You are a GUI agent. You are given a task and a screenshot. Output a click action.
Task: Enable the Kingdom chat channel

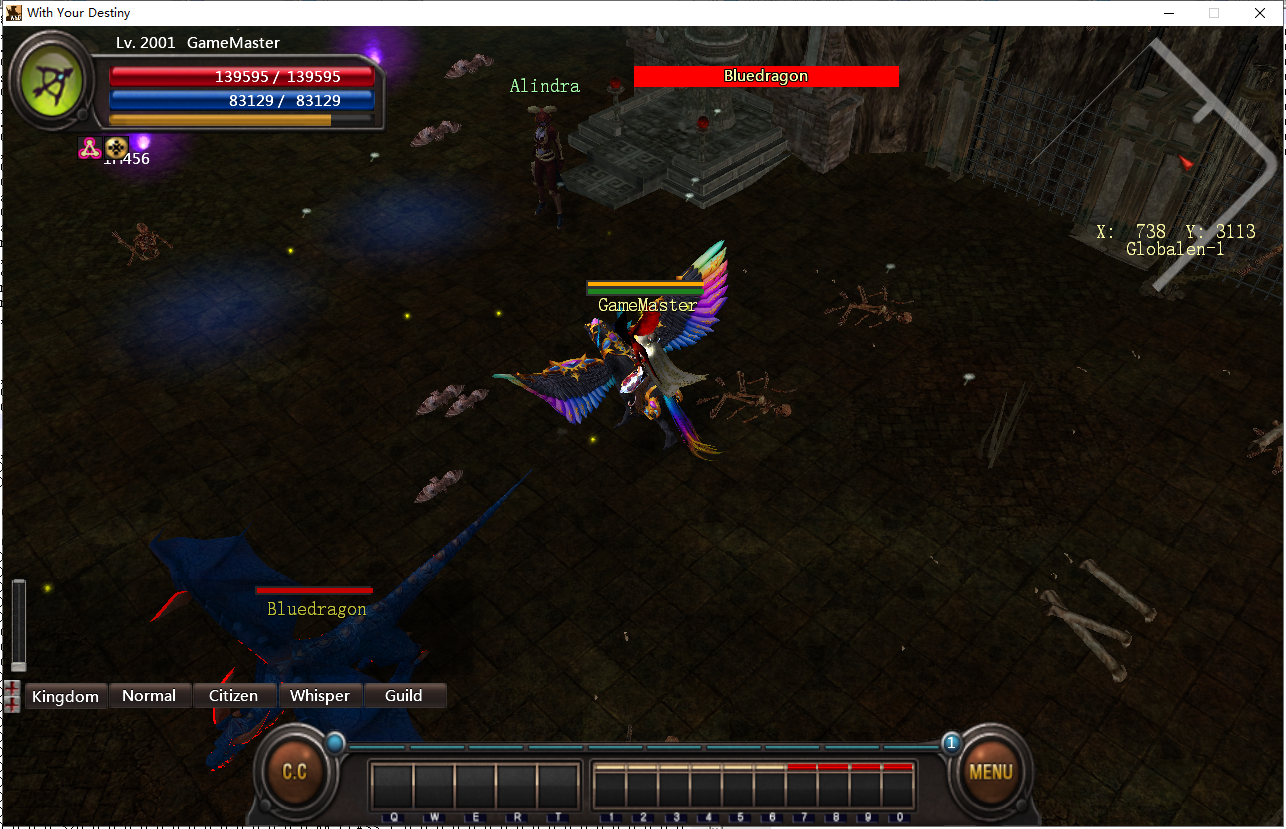[65, 695]
